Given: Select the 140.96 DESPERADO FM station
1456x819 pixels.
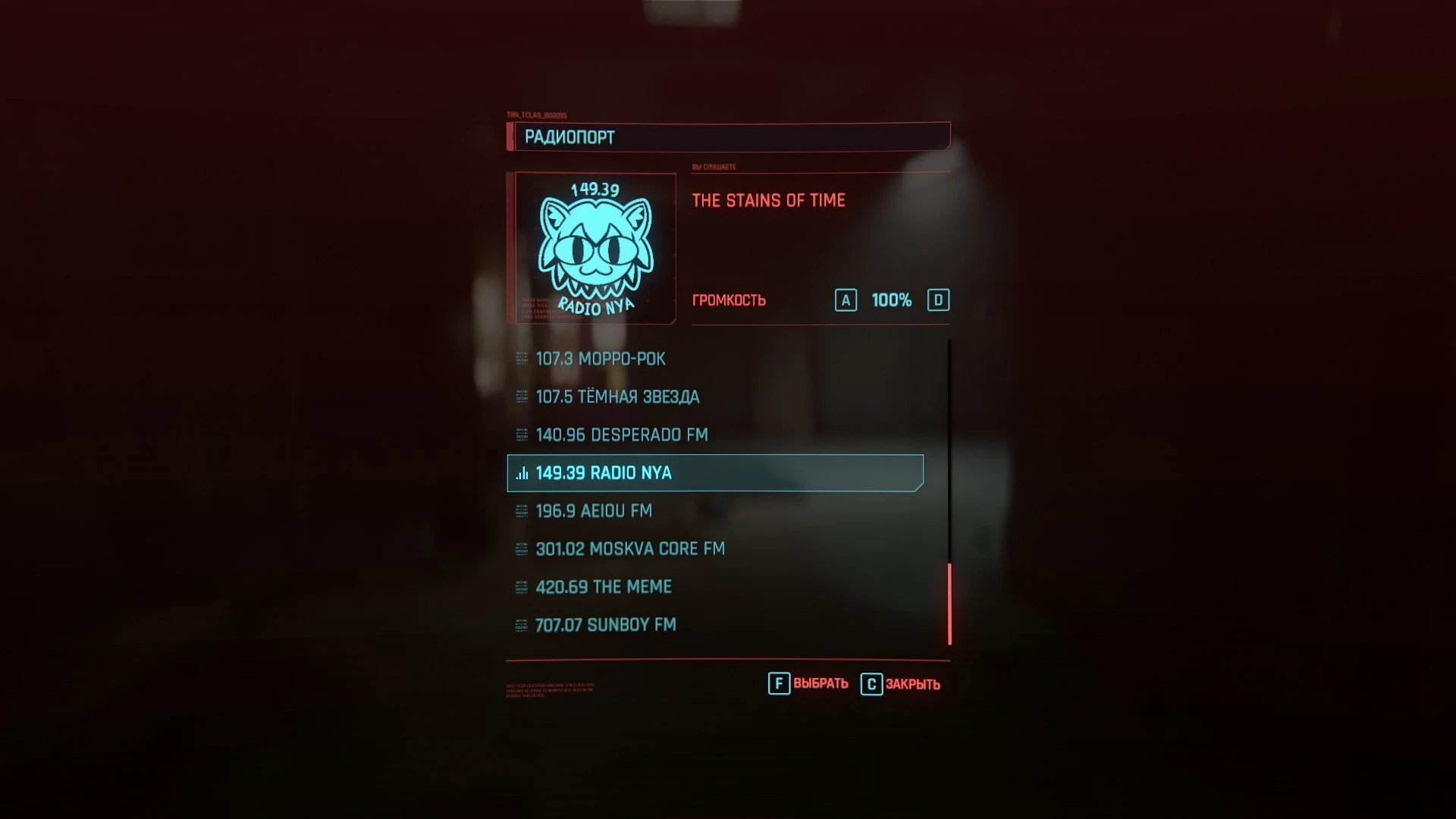Looking at the screenshot, I should coord(620,435).
